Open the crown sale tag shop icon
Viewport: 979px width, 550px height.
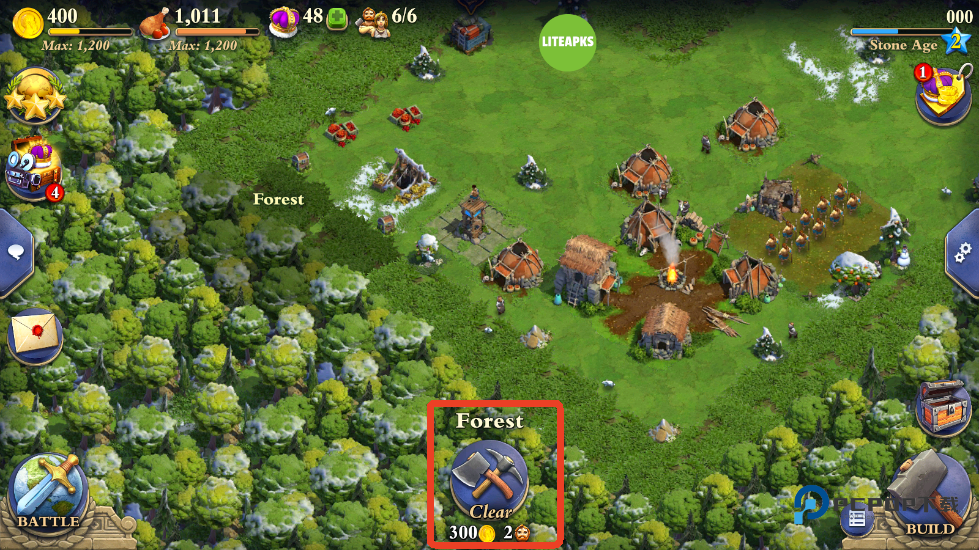tap(943, 93)
